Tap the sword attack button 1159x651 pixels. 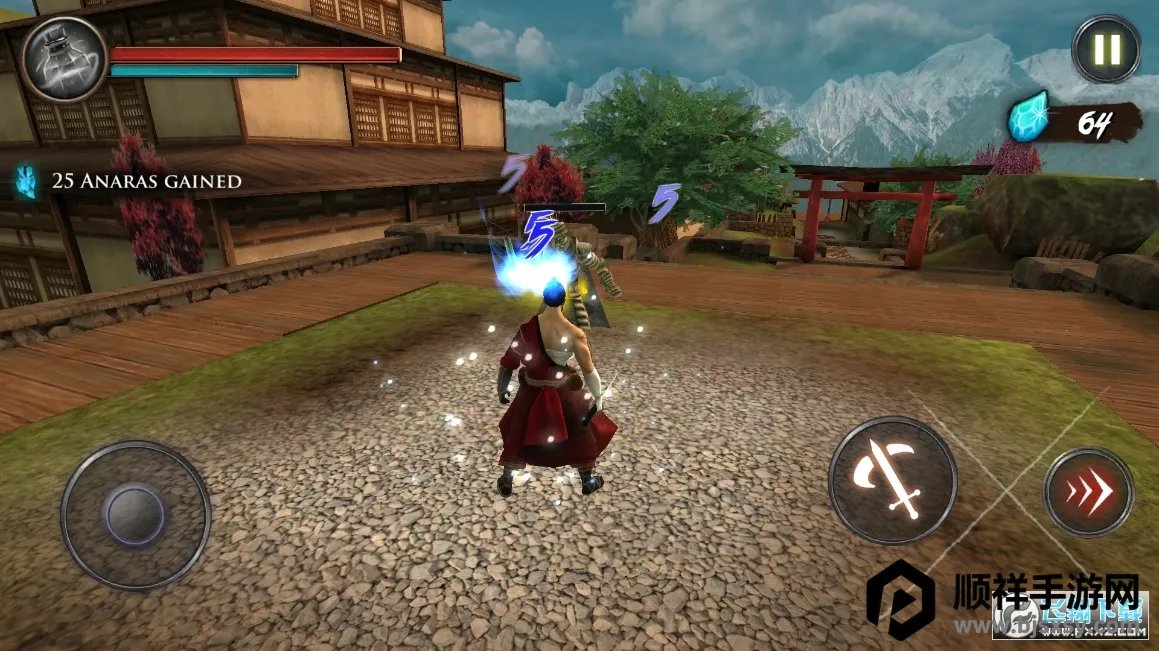[892, 480]
